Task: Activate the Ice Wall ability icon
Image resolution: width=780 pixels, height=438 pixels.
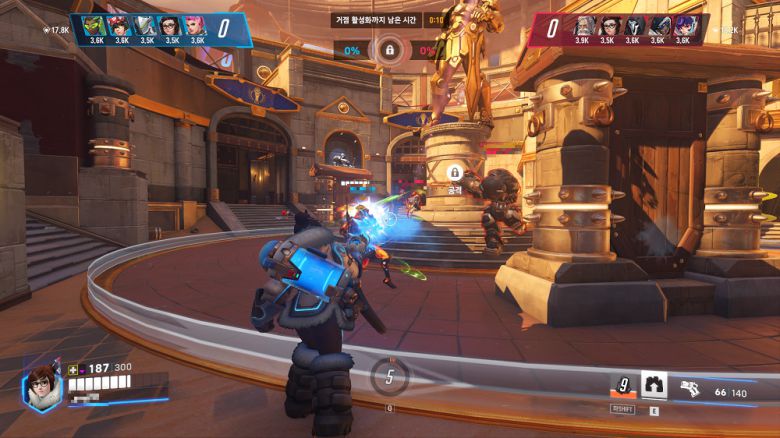Action: [x=654, y=385]
